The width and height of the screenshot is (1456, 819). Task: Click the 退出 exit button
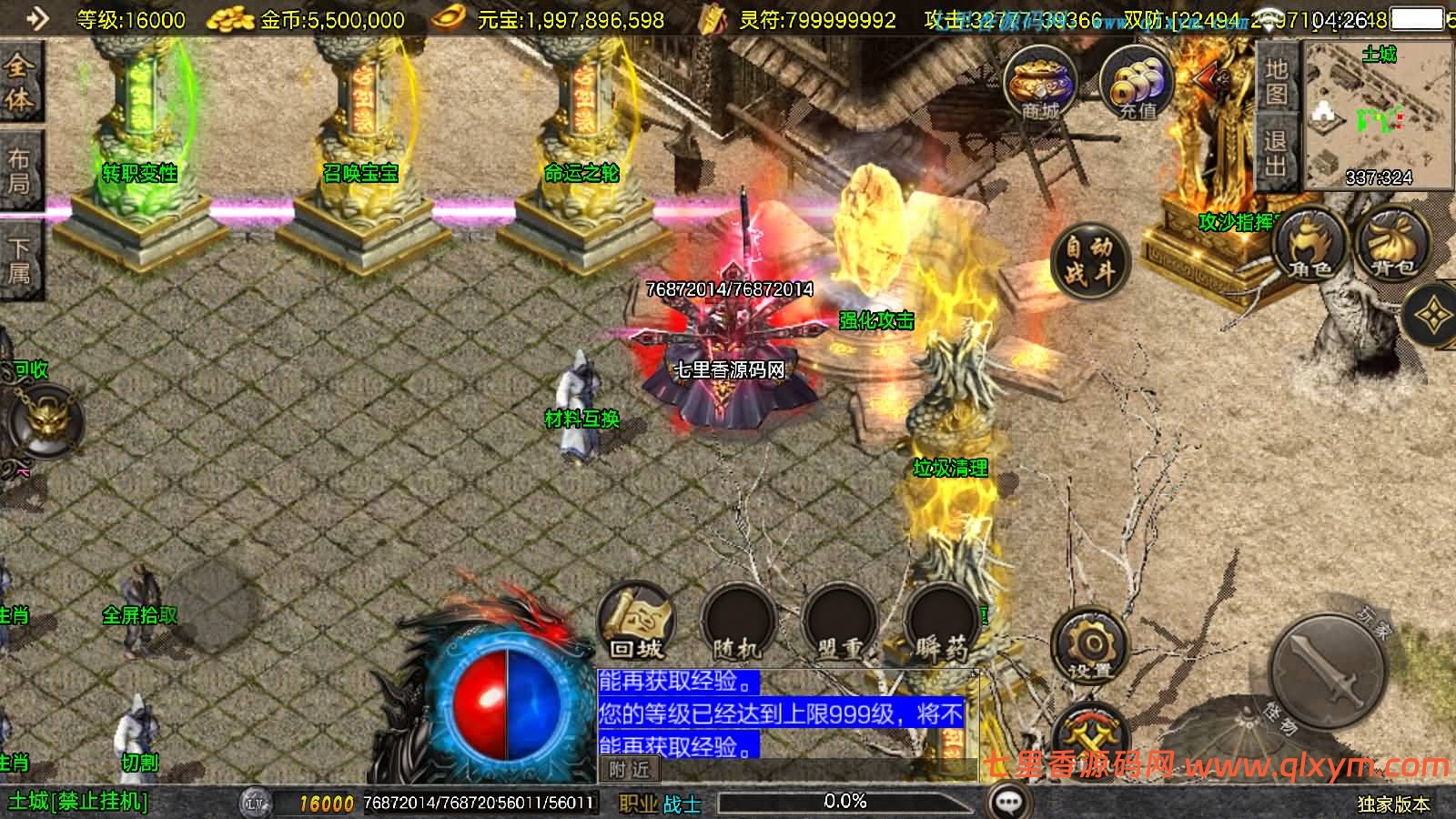pyautogui.click(x=1275, y=152)
